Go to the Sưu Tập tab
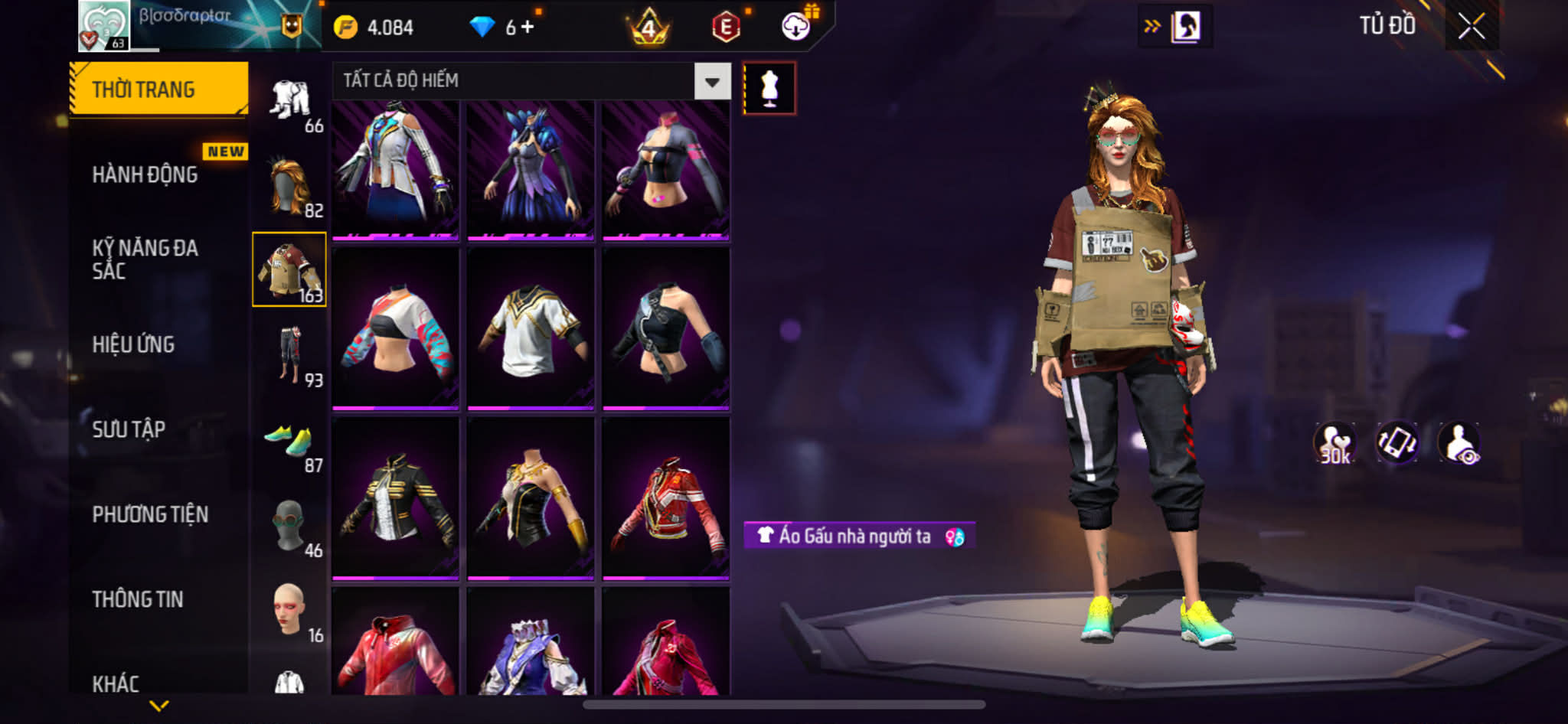Screen dimensions: 1568x724 [x=129, y=429]
